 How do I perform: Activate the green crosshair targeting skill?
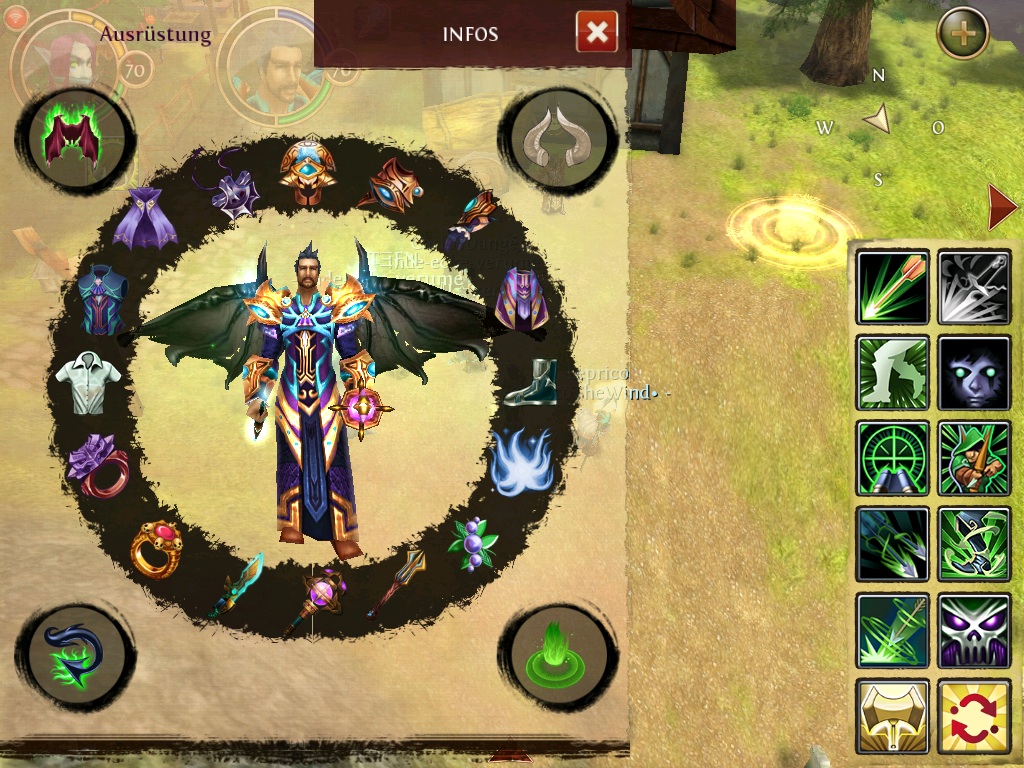[x=893, y=459]
